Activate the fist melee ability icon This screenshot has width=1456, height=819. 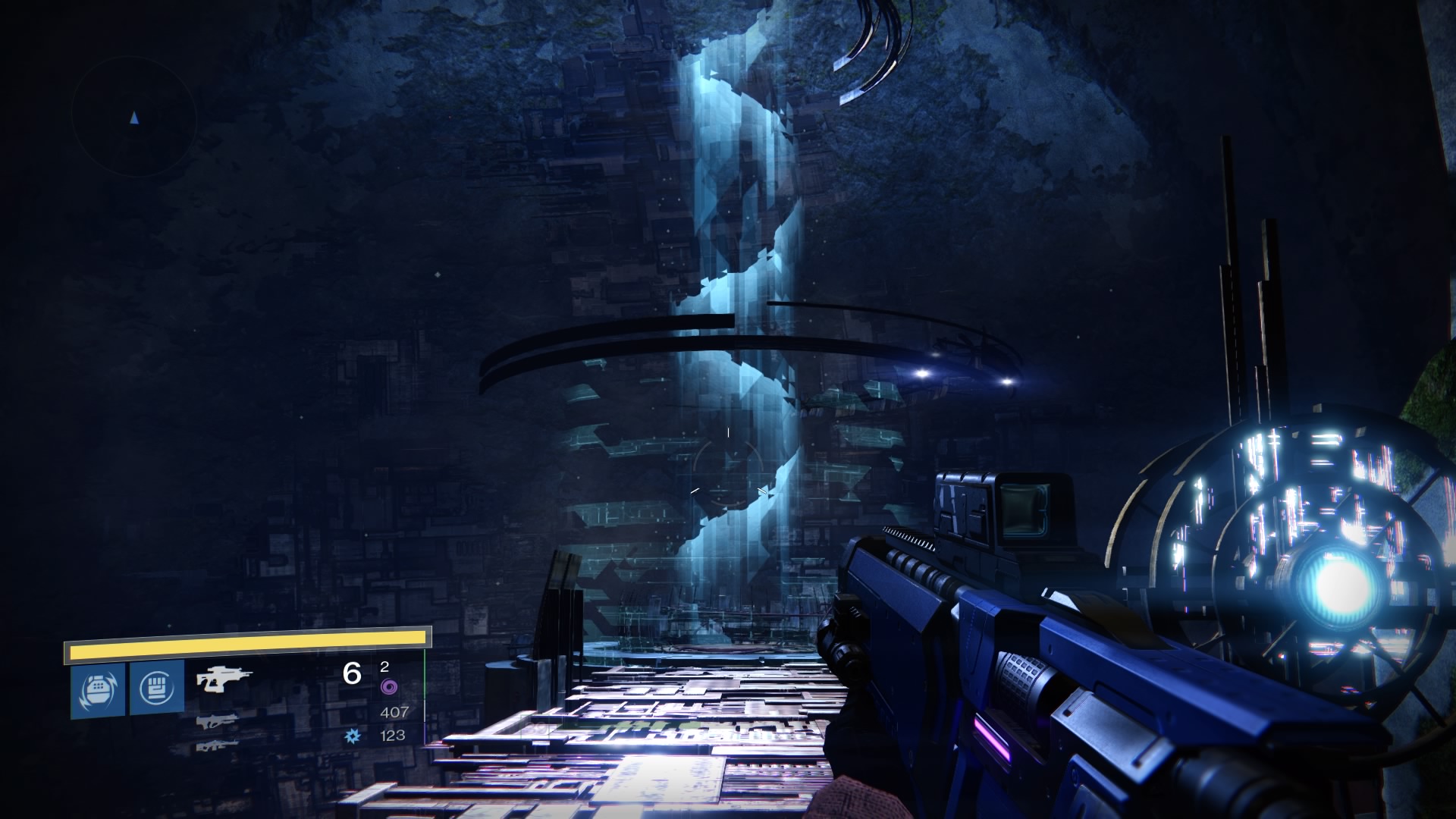pos(157,687)
